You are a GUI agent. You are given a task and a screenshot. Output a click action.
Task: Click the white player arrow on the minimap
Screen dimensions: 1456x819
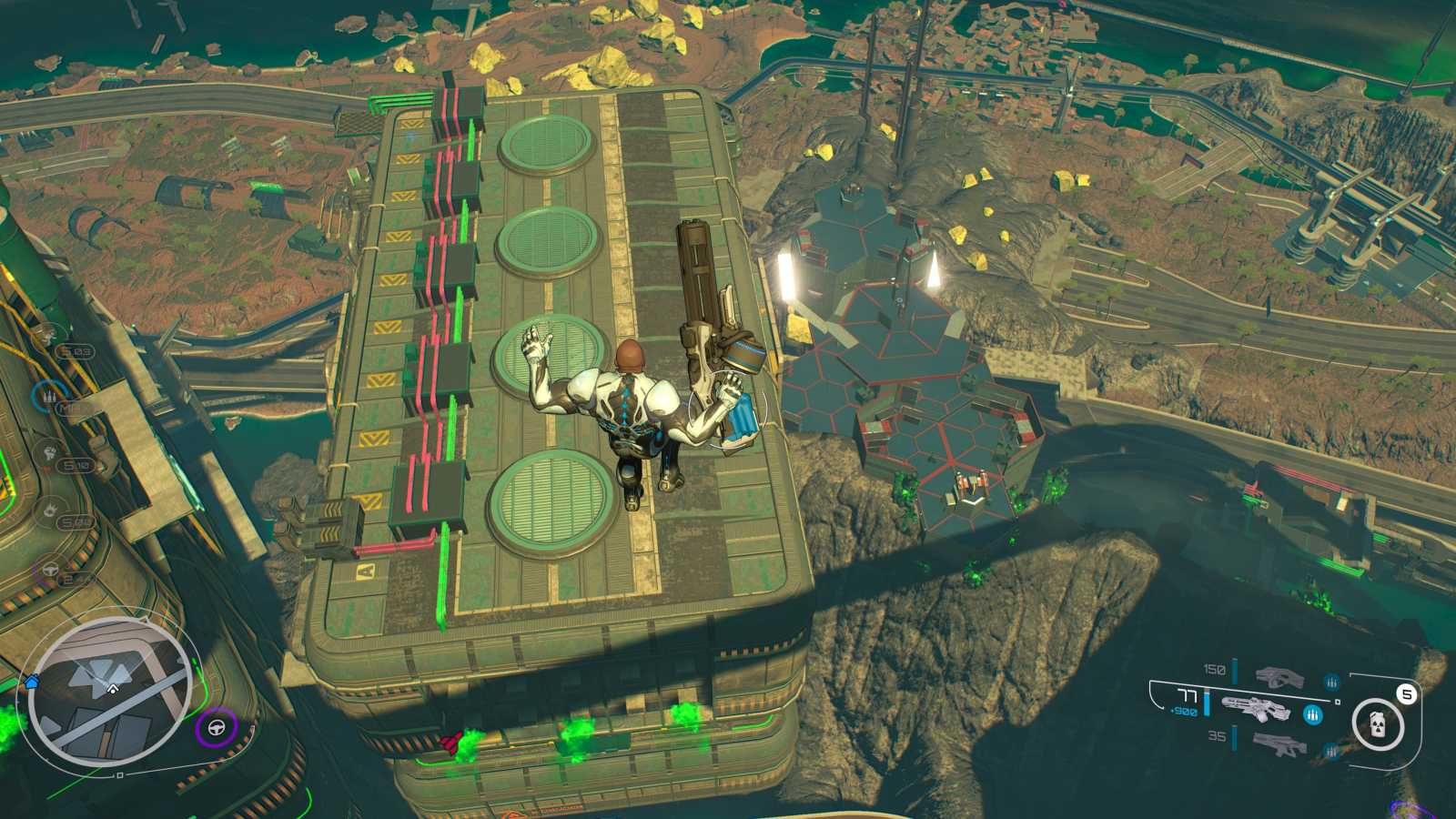(x=112, y=690)
